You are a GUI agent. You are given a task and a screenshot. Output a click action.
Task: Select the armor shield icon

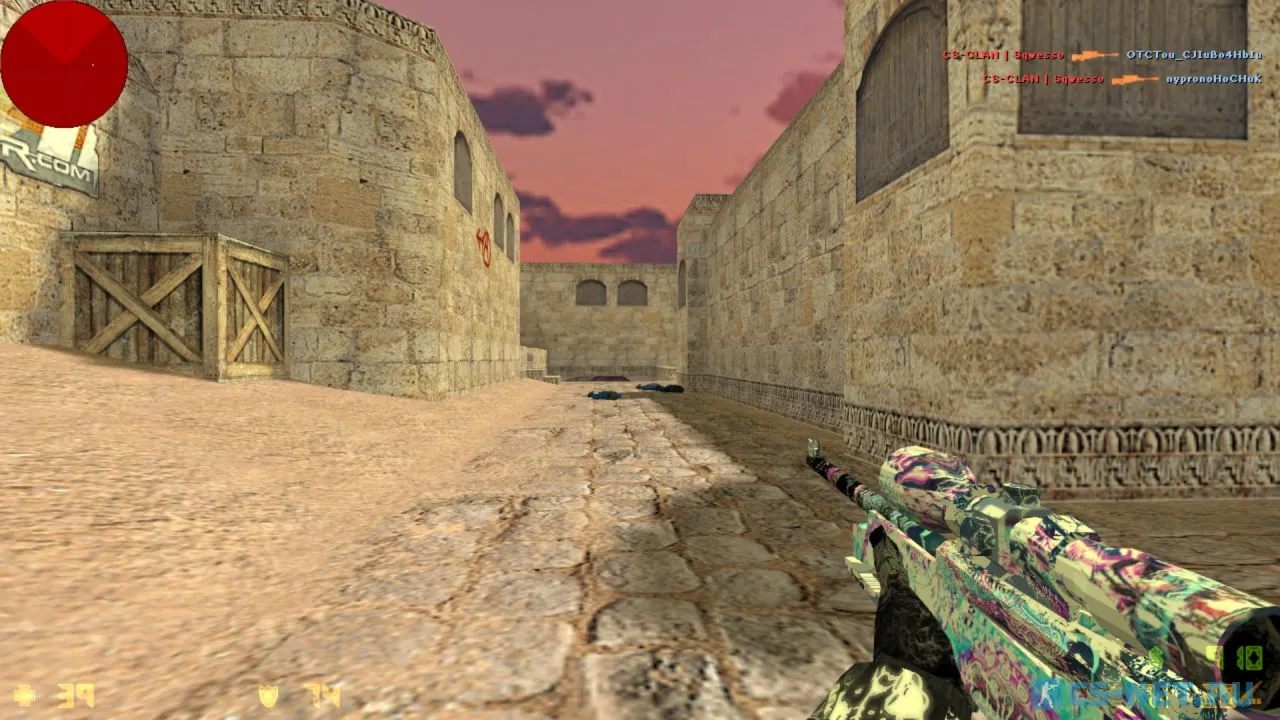(x=266, y=693)
